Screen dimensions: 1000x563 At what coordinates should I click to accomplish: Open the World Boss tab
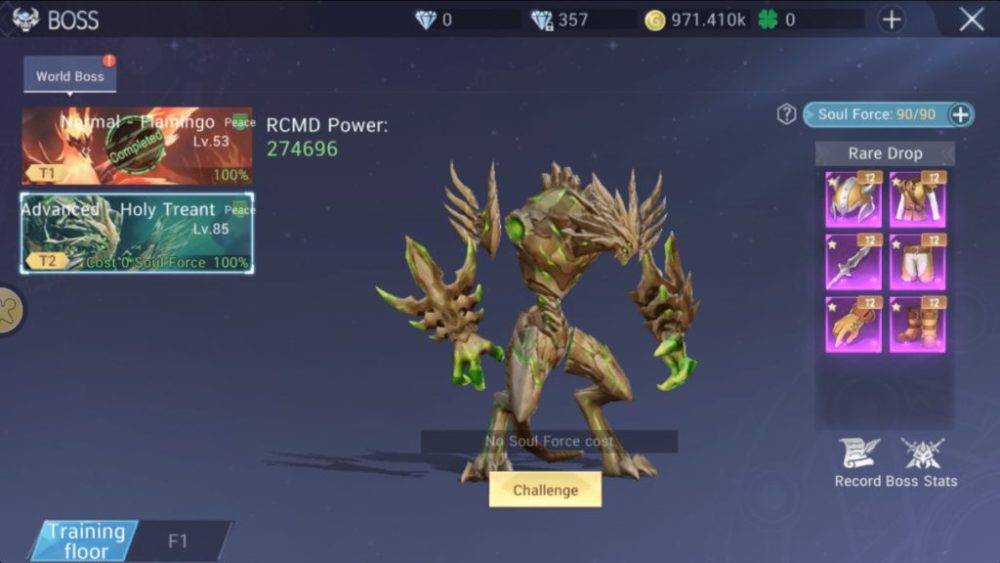click(x=70, y=76)
